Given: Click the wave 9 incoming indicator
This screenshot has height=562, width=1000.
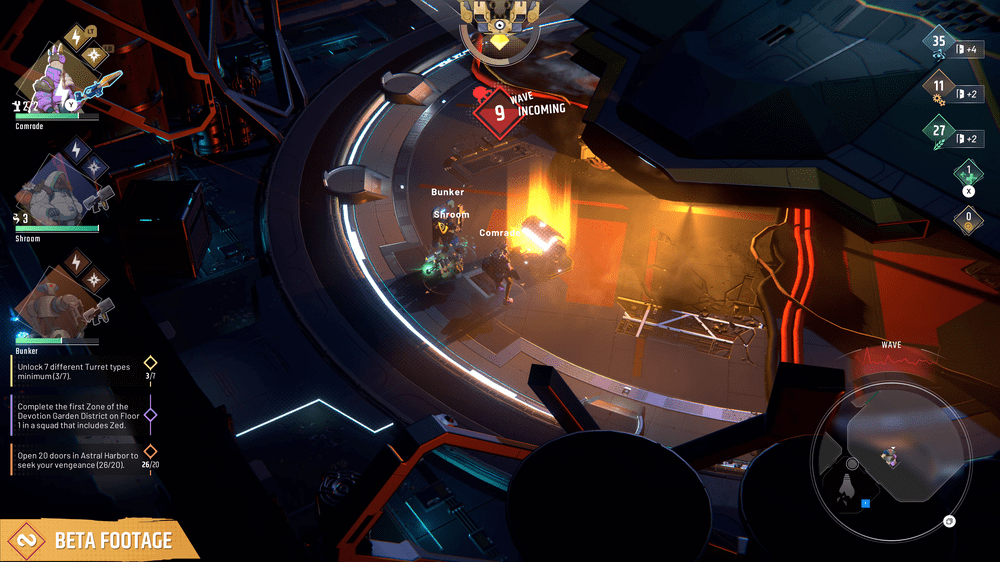Looking at the screenshot, I should point(500,110).
